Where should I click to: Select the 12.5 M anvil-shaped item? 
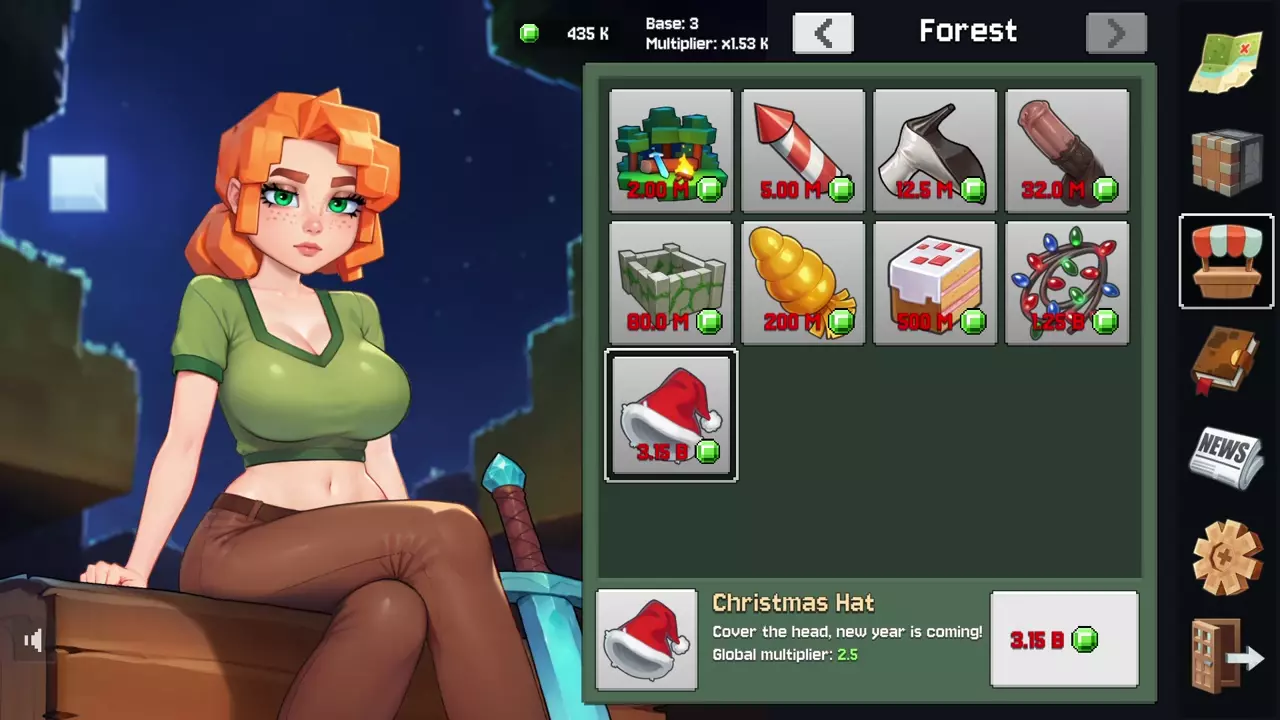(x=935, y=151)
